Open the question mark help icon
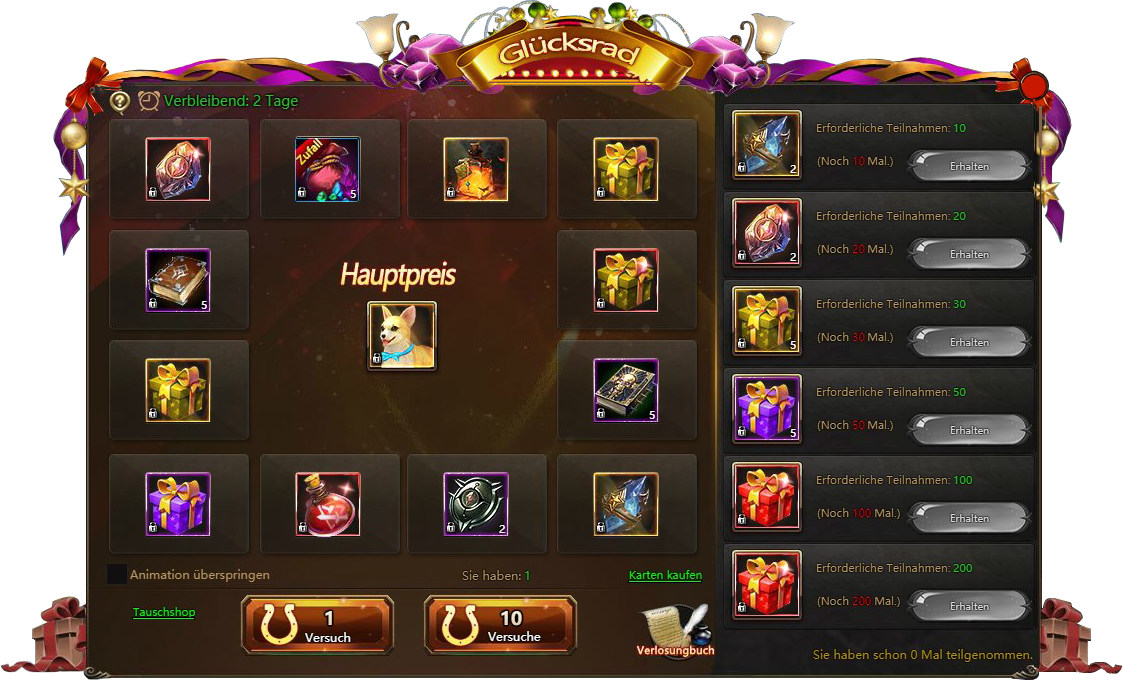Image resolution: width=1123 pixels, height=680 pixels. point(120,101)
